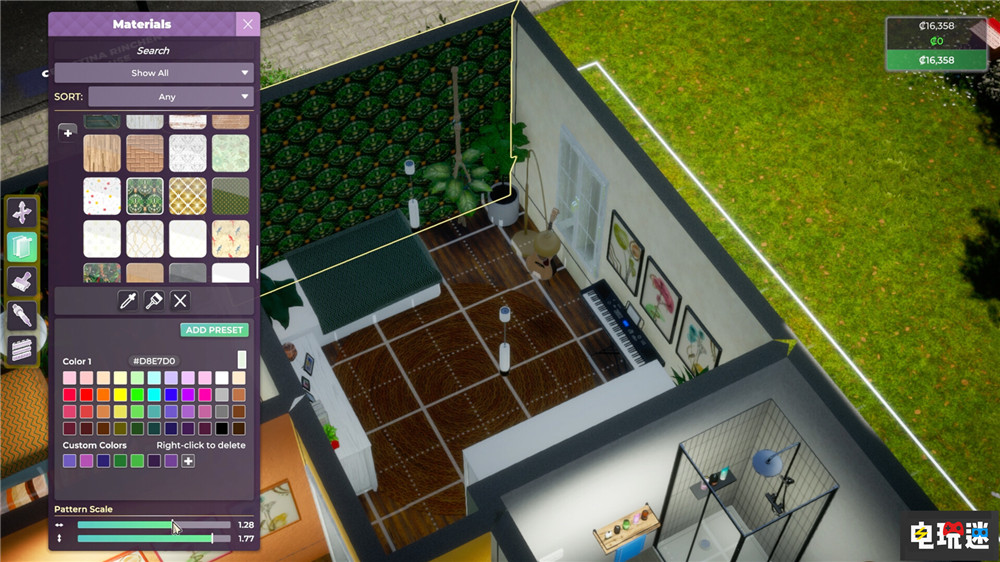Add a new color preset
1000x562 pixels.
[x=215, y=330]
